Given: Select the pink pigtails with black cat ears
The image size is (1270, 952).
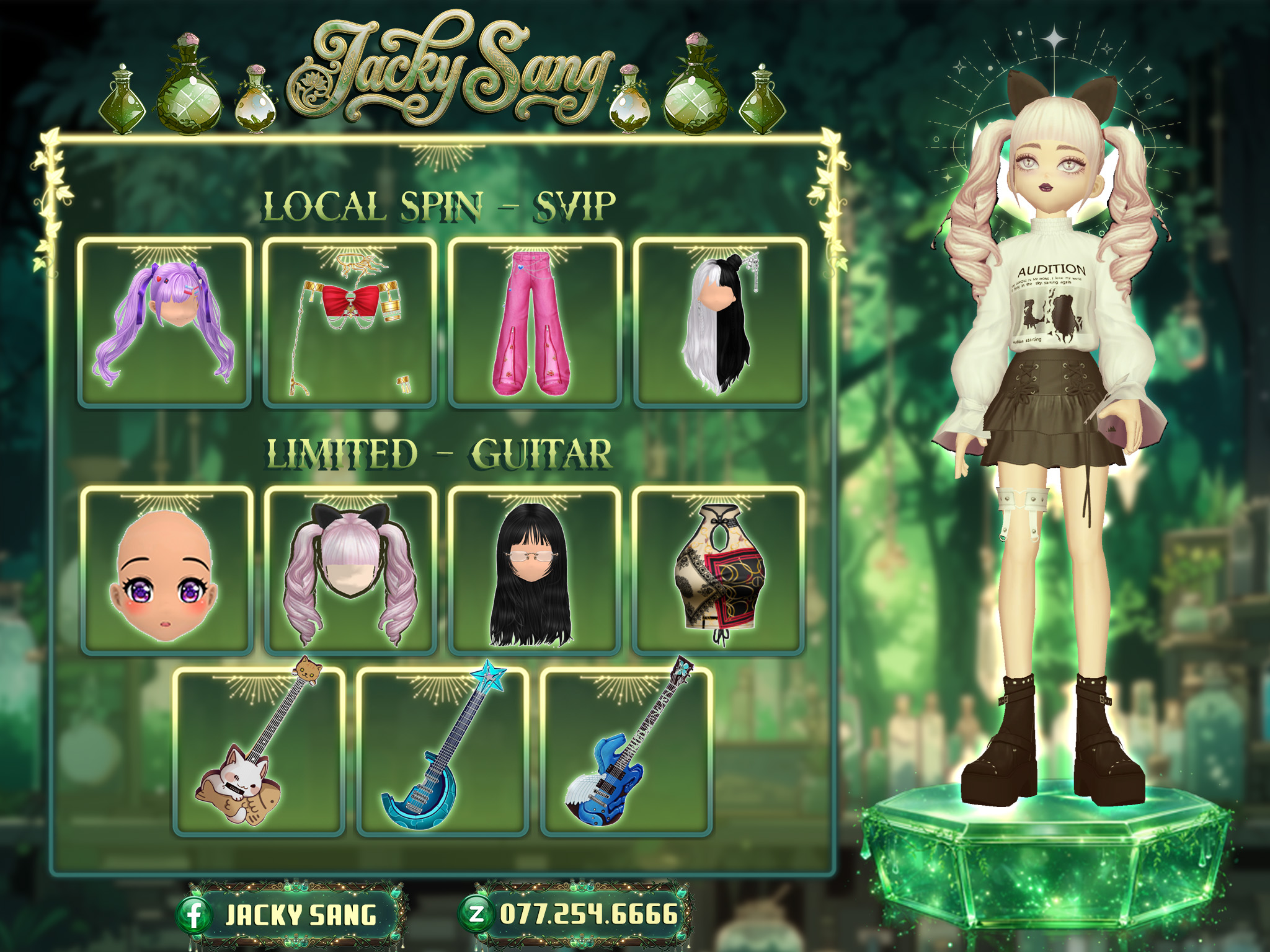Looking at the screenshot, I should point(350,571).
